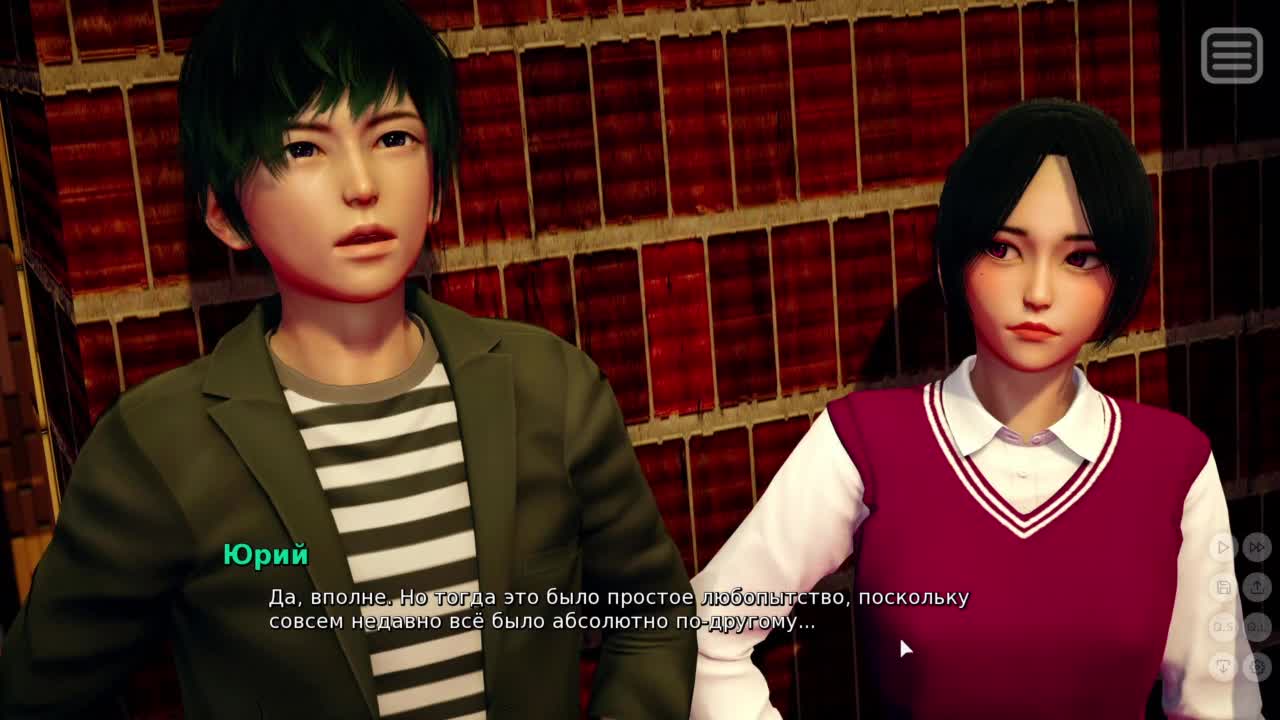
Task: Start auto-play with the play triangle icon
Action: [x=1223, y=547]
